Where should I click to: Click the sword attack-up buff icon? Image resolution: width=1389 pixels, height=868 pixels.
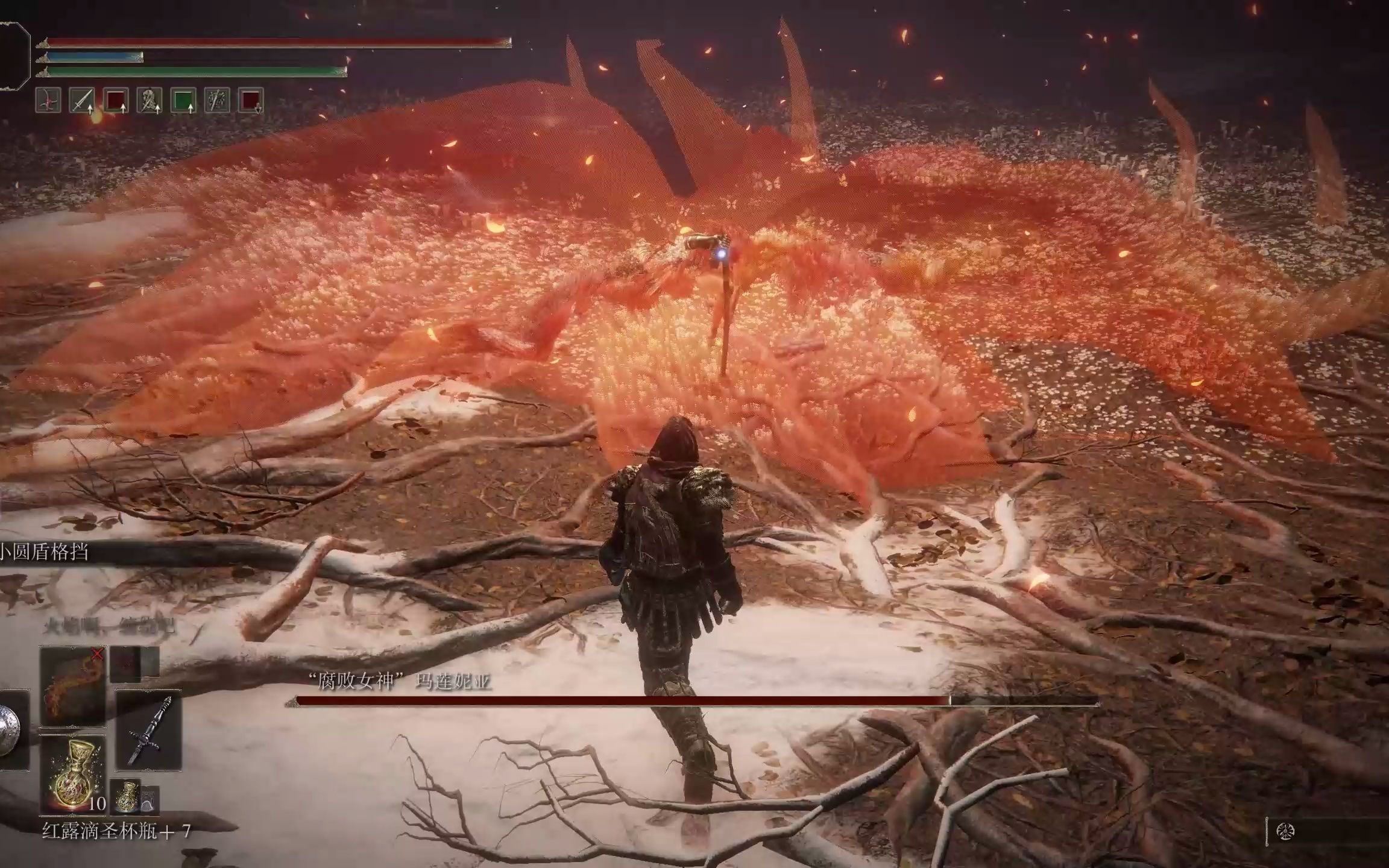pos(81,101)
